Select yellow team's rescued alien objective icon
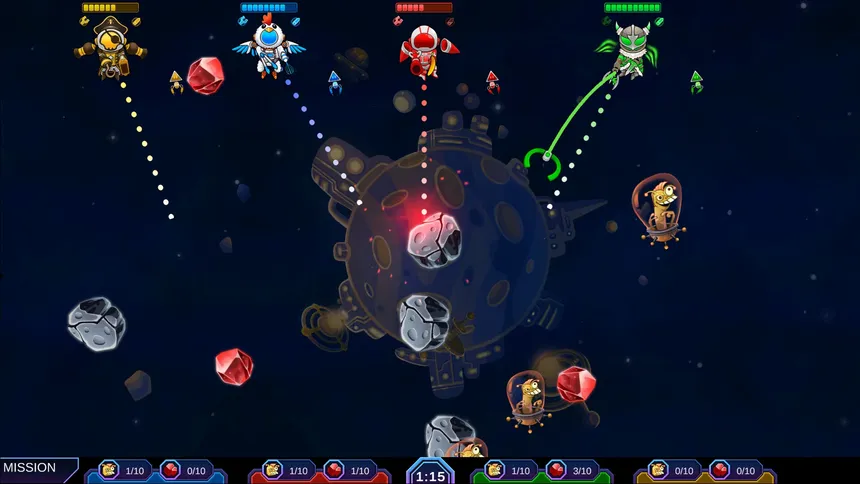 [658, 470]
